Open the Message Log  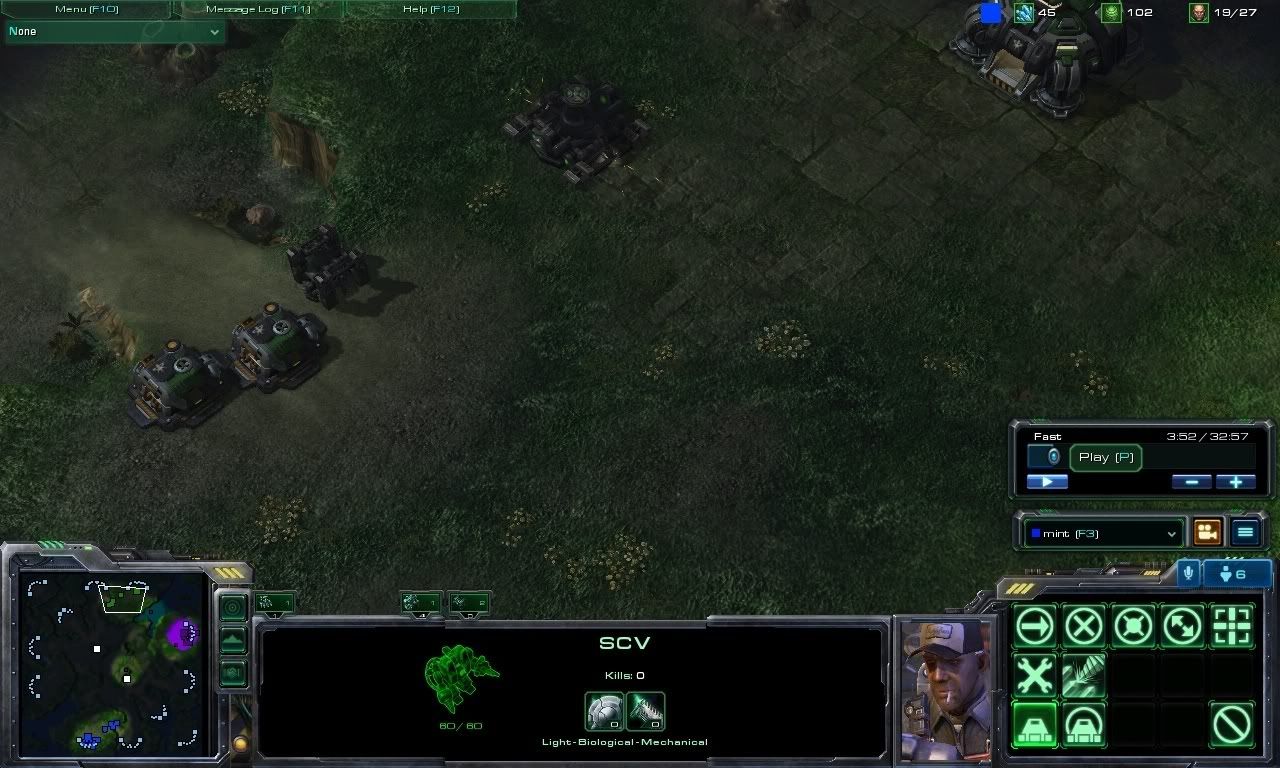pos(258,9)
